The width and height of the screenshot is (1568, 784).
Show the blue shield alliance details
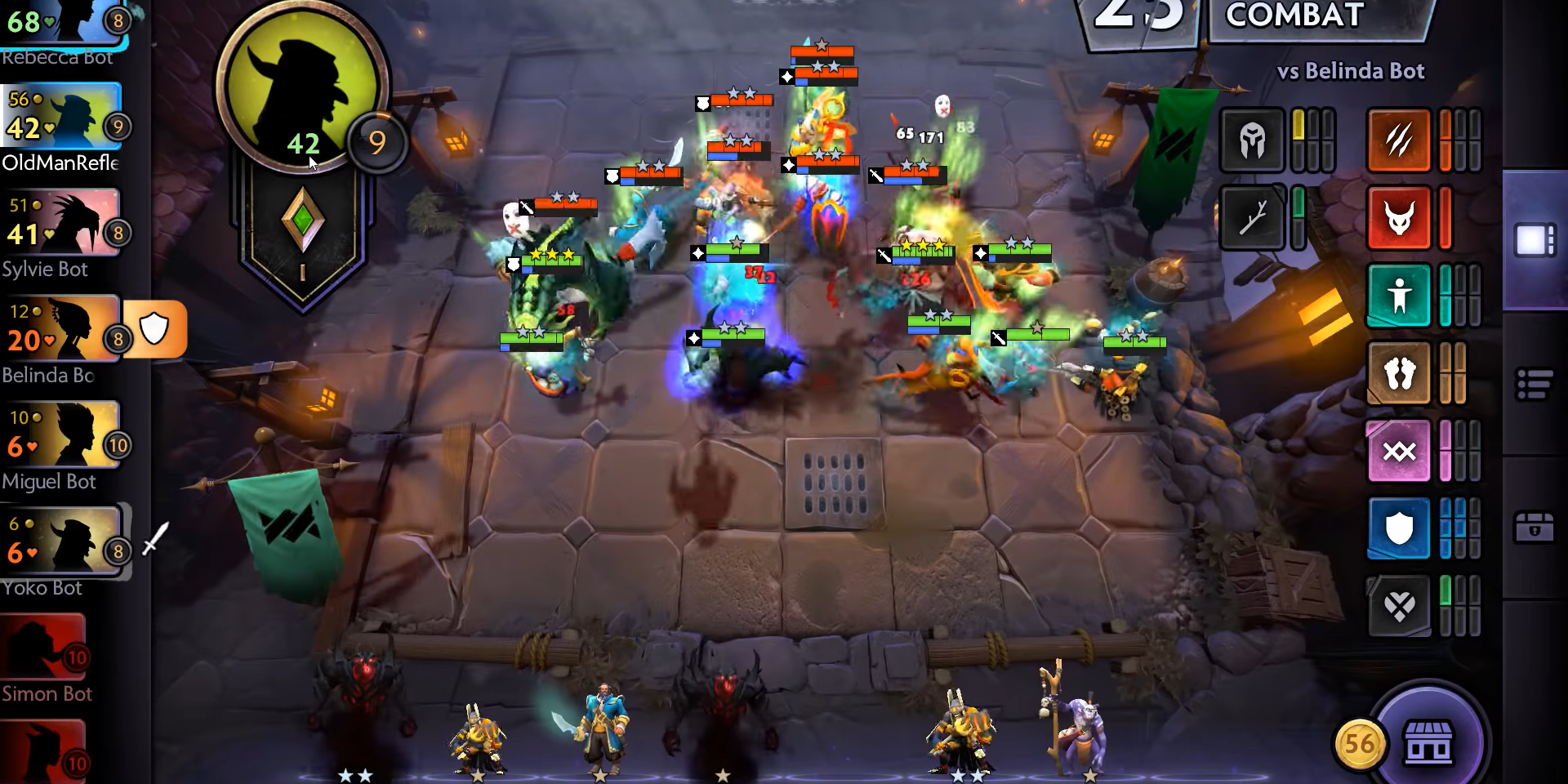[x=1399, y=528]
